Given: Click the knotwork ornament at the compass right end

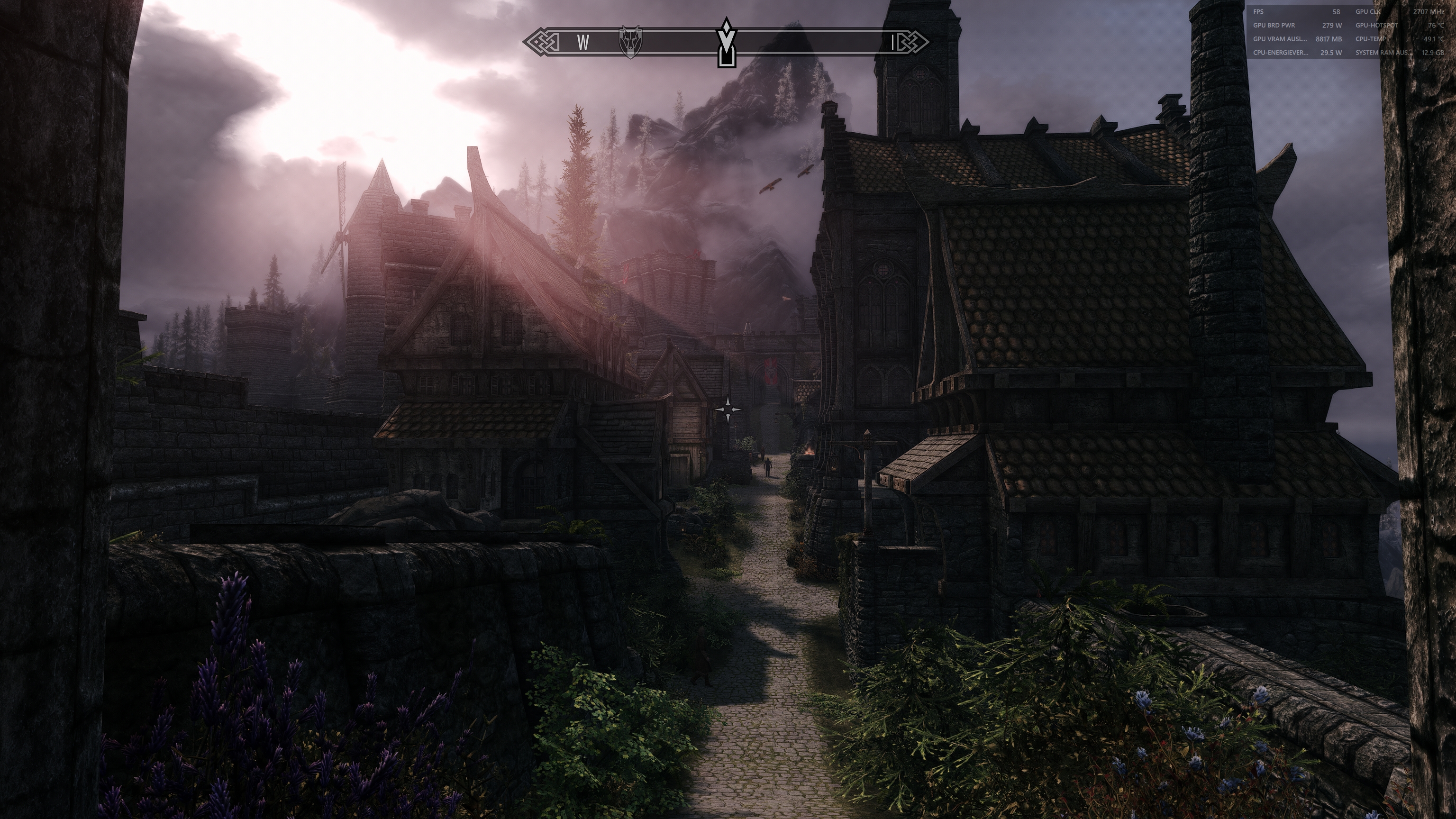Looking at the screenshot, I should (913, 41).
